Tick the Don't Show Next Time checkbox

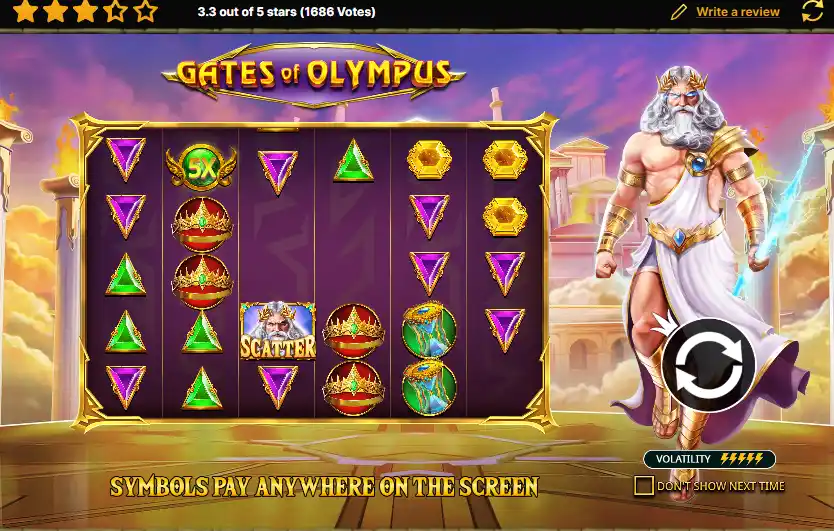(x=644, y=486)
